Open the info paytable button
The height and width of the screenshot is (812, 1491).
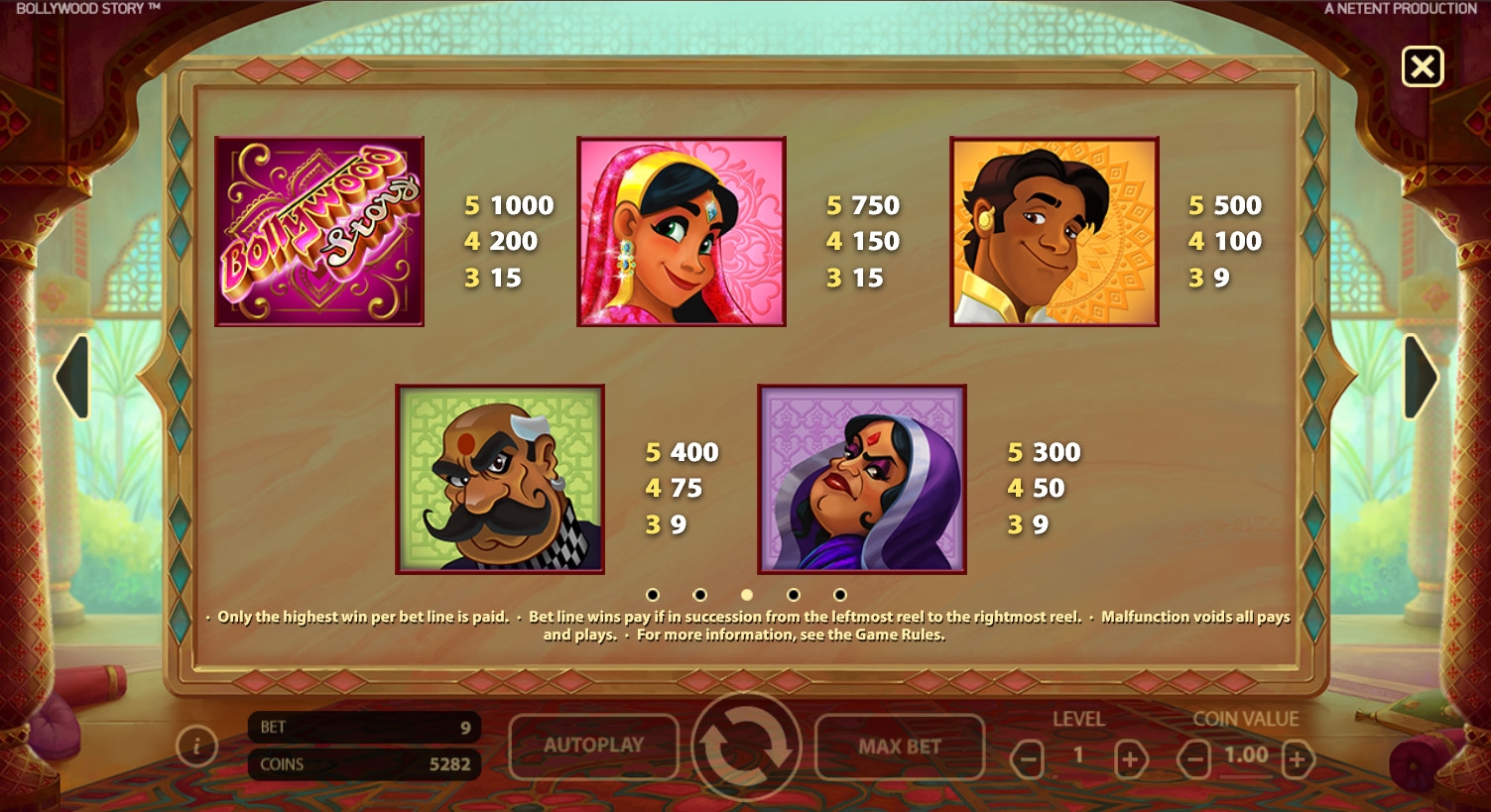[196, 746]
